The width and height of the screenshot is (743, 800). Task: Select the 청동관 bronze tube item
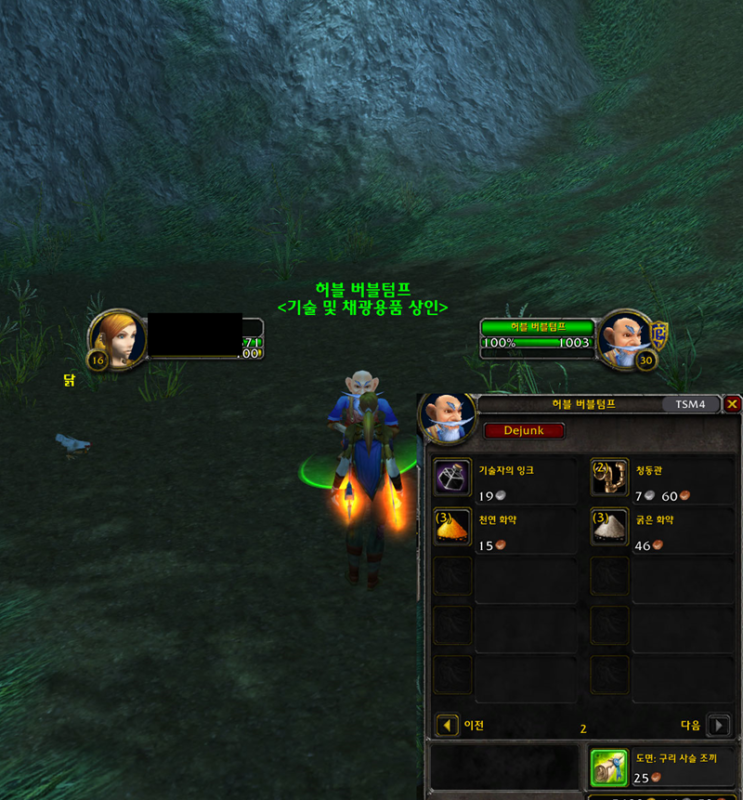pos(609,476)
